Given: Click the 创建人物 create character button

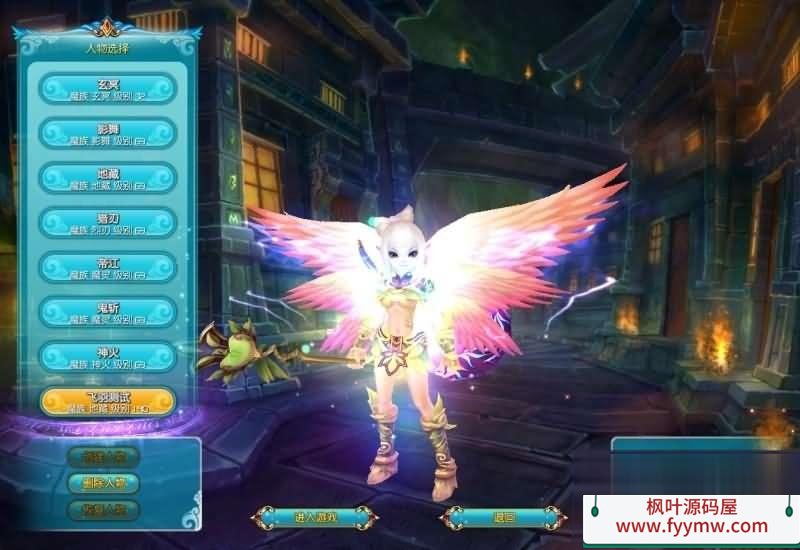Looking at the screenshot, I should click(x=104, y=457).
